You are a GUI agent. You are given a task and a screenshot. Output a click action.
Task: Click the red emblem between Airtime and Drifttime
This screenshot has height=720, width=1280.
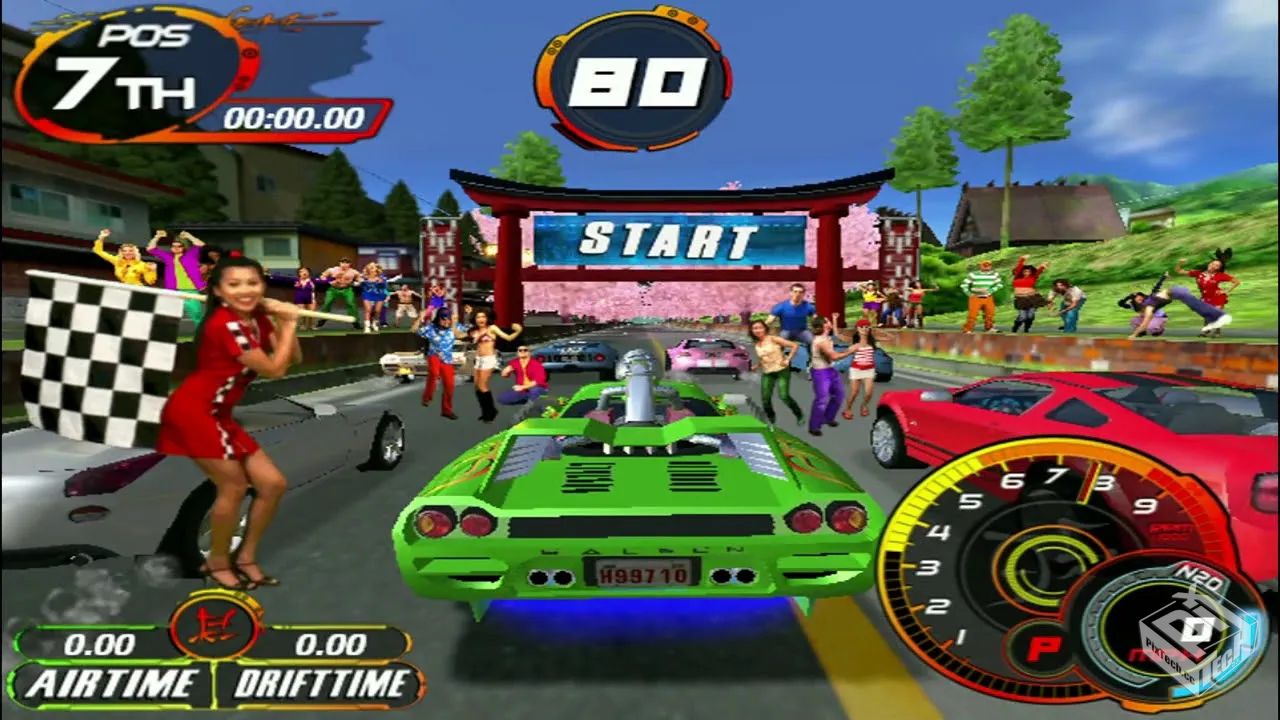(216, 625)
